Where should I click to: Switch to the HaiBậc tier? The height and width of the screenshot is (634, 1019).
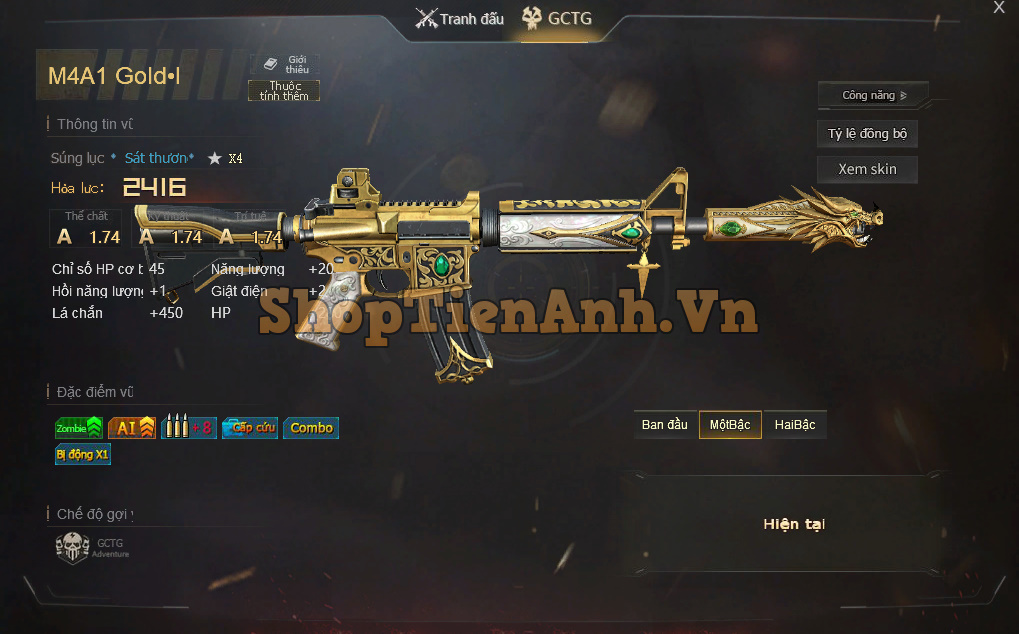click(x=795, y=425)
